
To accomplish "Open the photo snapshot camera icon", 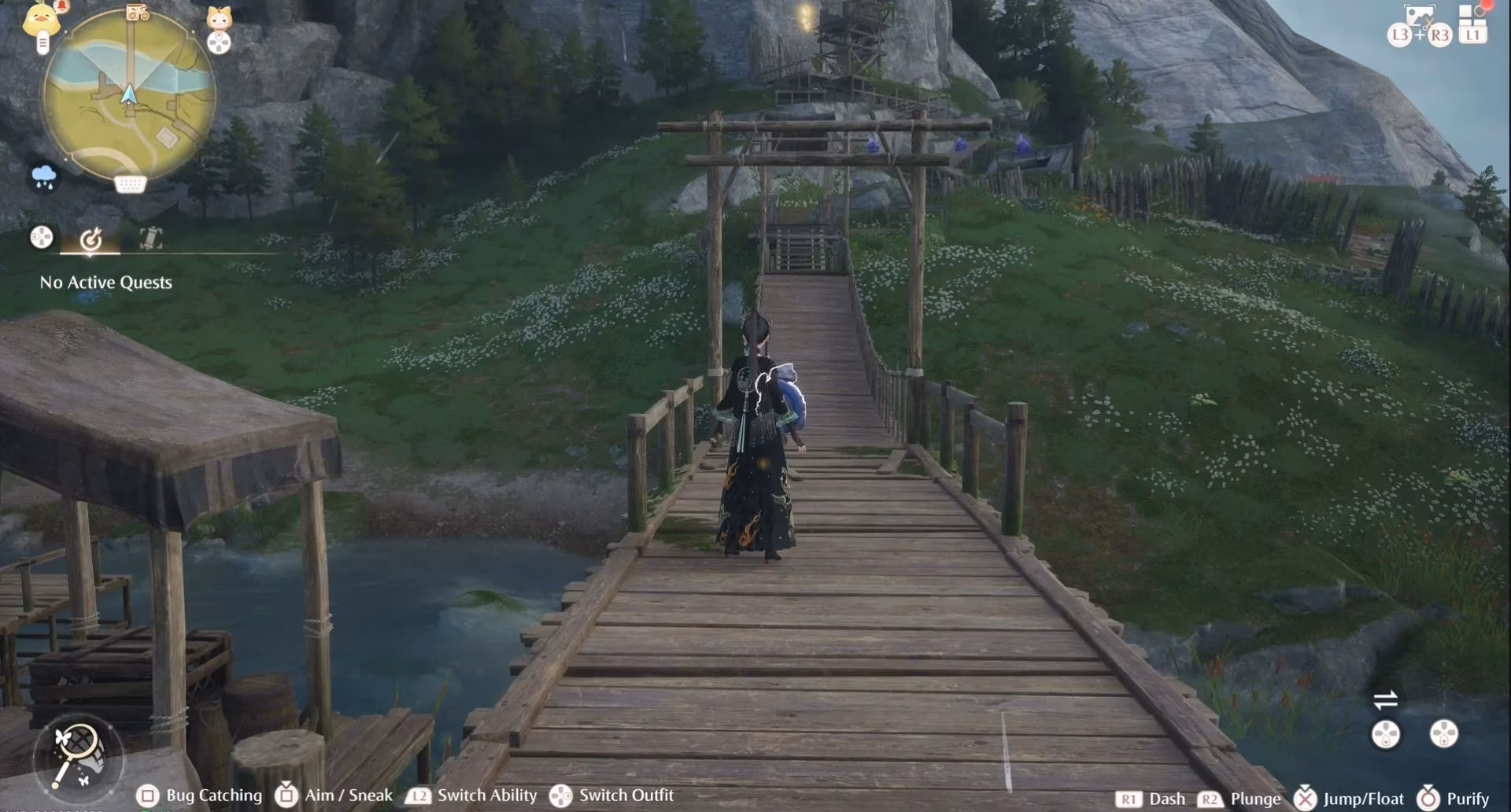I will pyautogui.click(x=1419, y=17).
